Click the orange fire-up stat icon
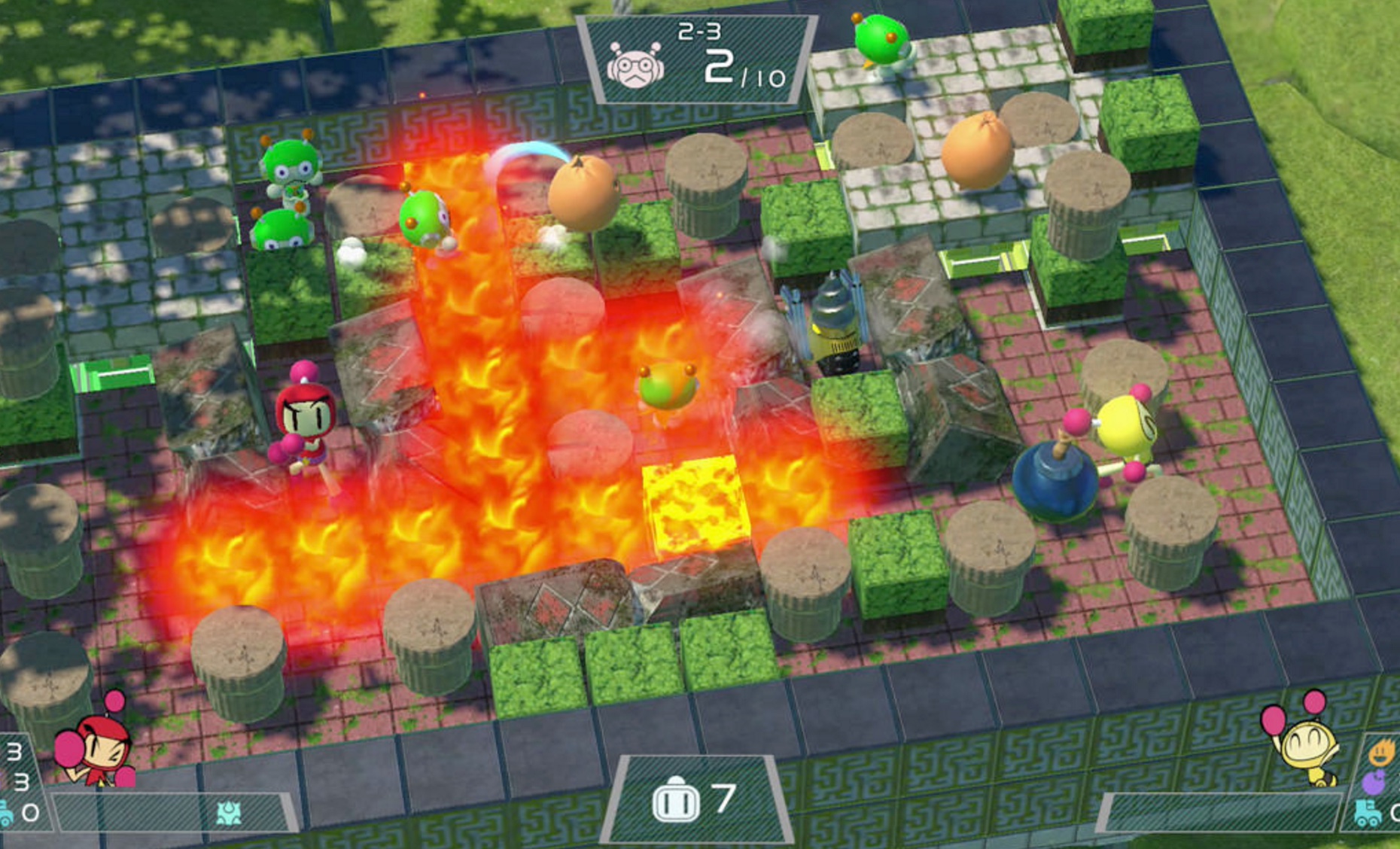 [1381, 753]
